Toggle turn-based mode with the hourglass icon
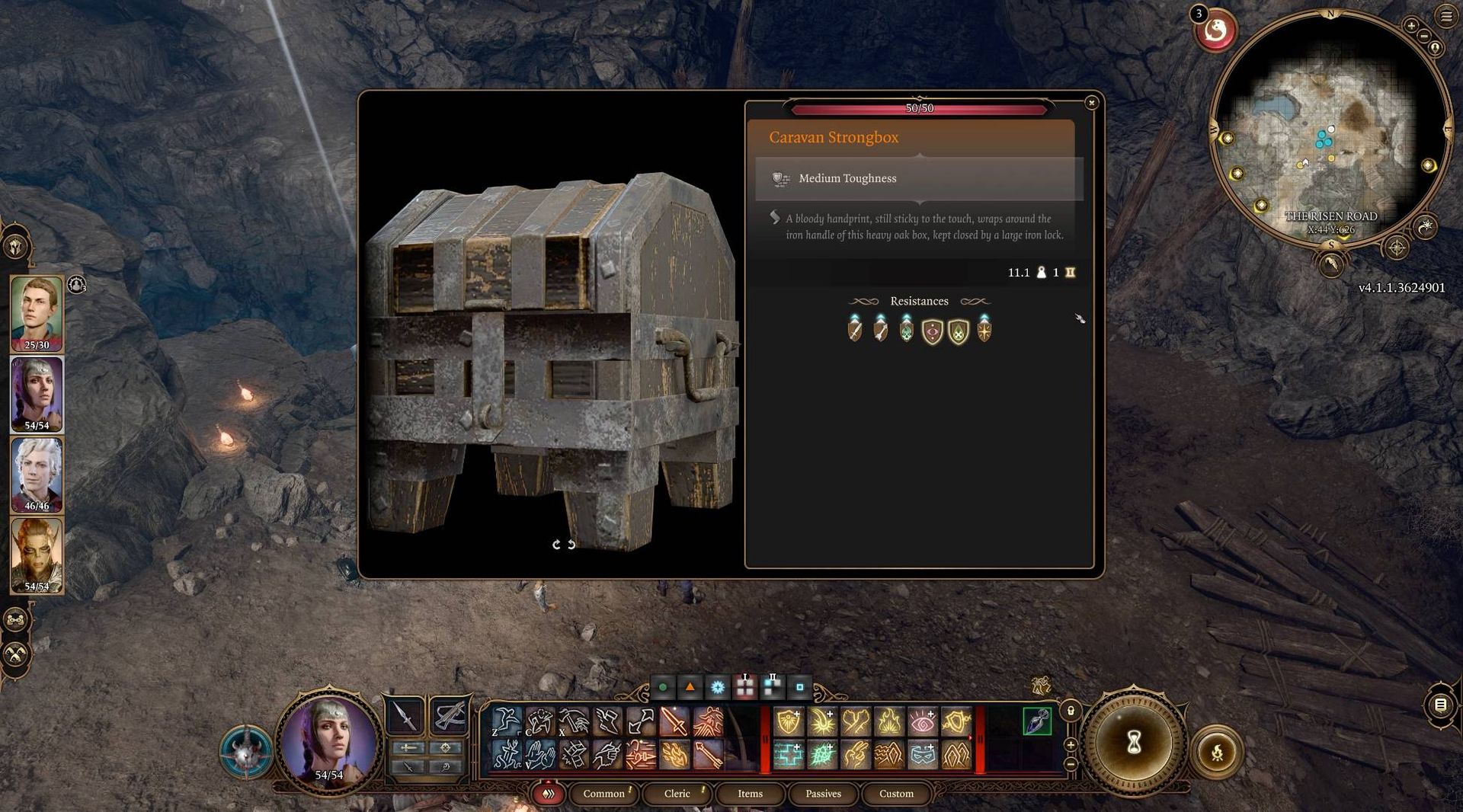 click(x=1133, y=743)
